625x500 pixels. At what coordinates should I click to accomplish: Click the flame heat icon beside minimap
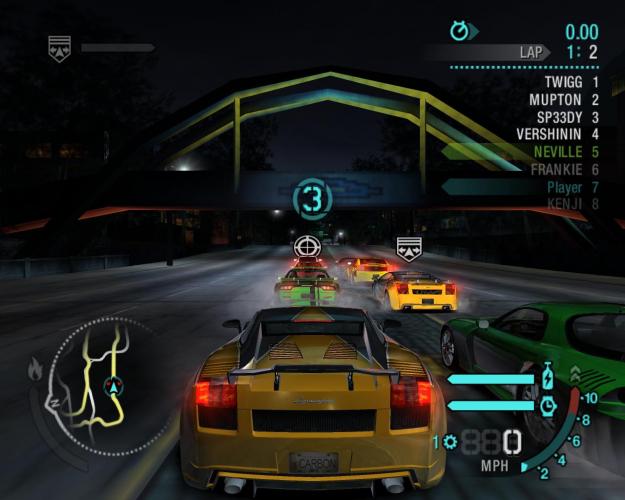tap(37, 370)
